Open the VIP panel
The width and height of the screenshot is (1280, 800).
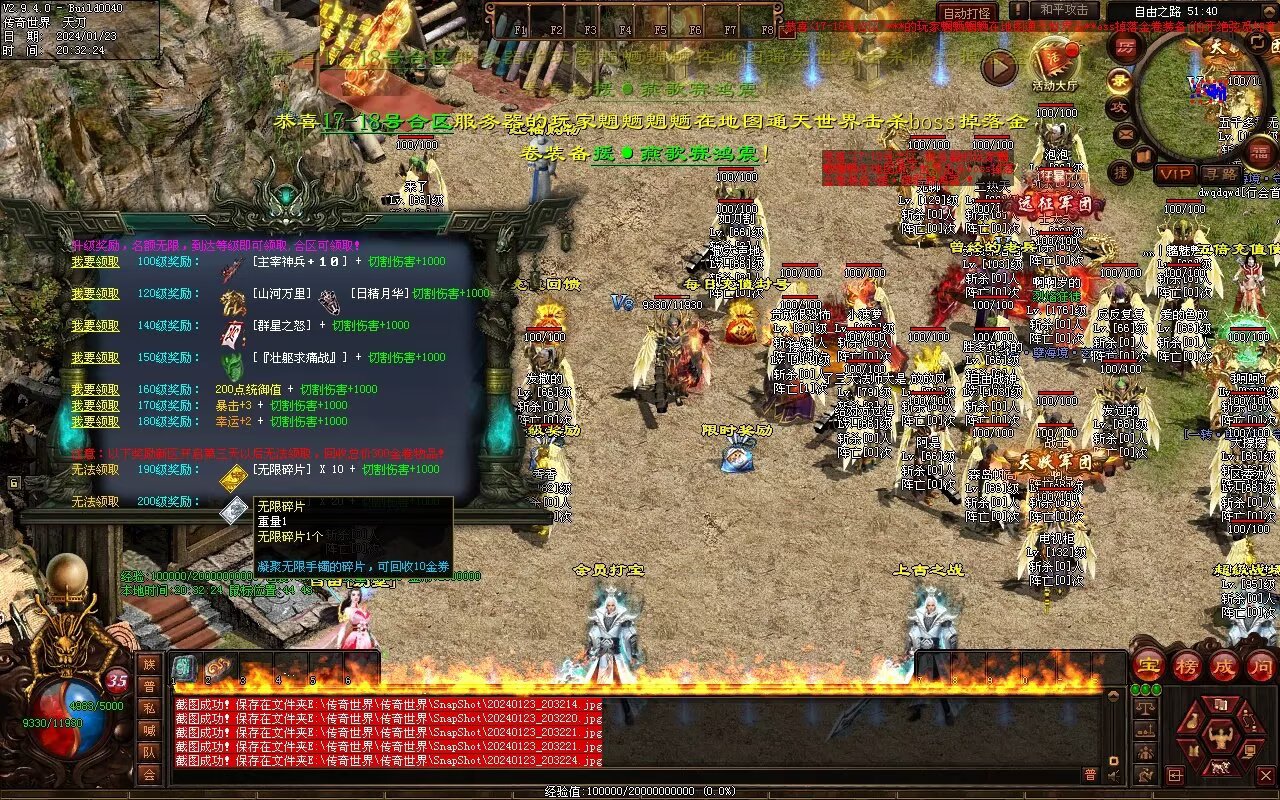click(1175, 174)
